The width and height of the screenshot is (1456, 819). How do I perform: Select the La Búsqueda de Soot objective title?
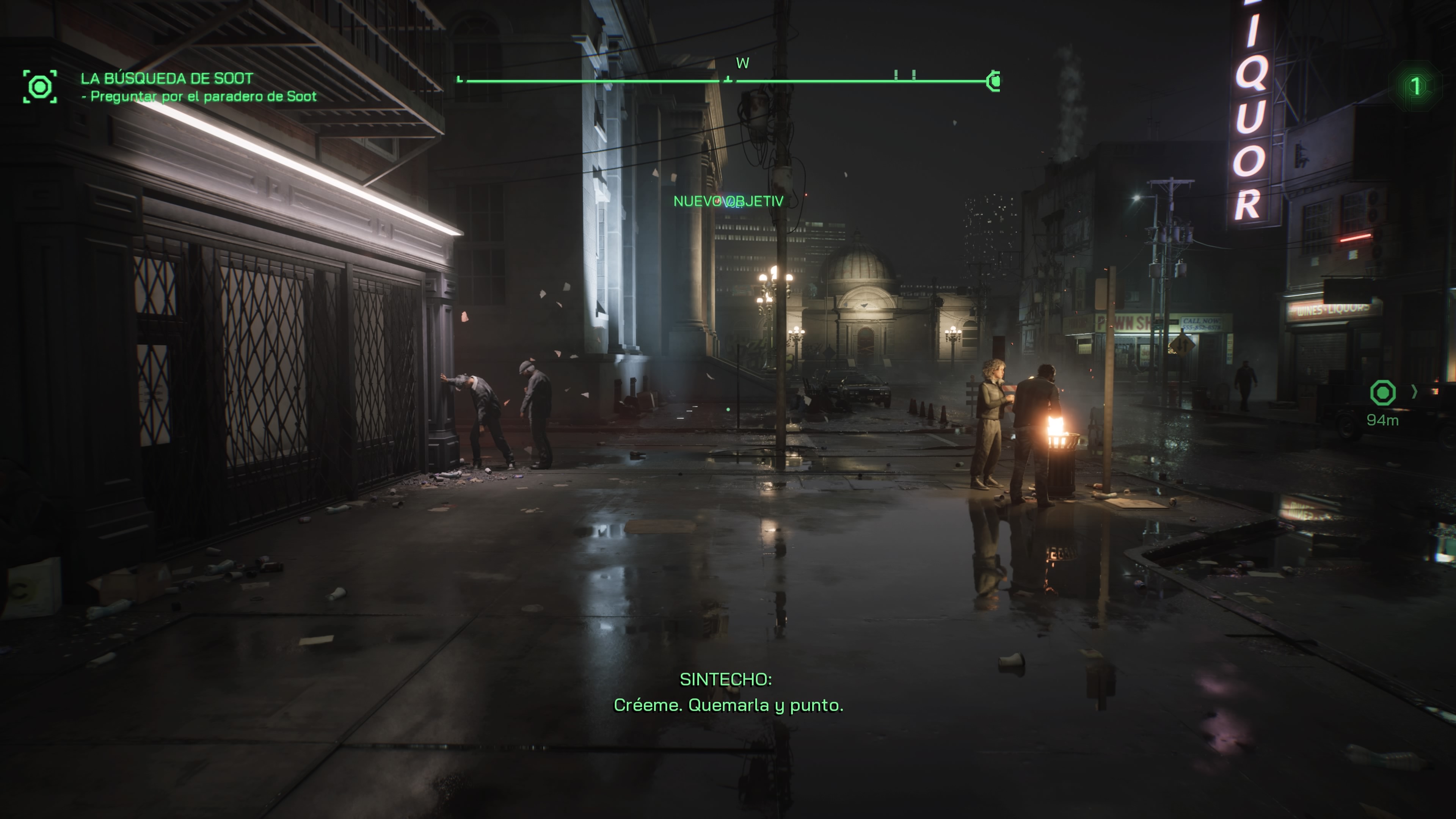167,78
